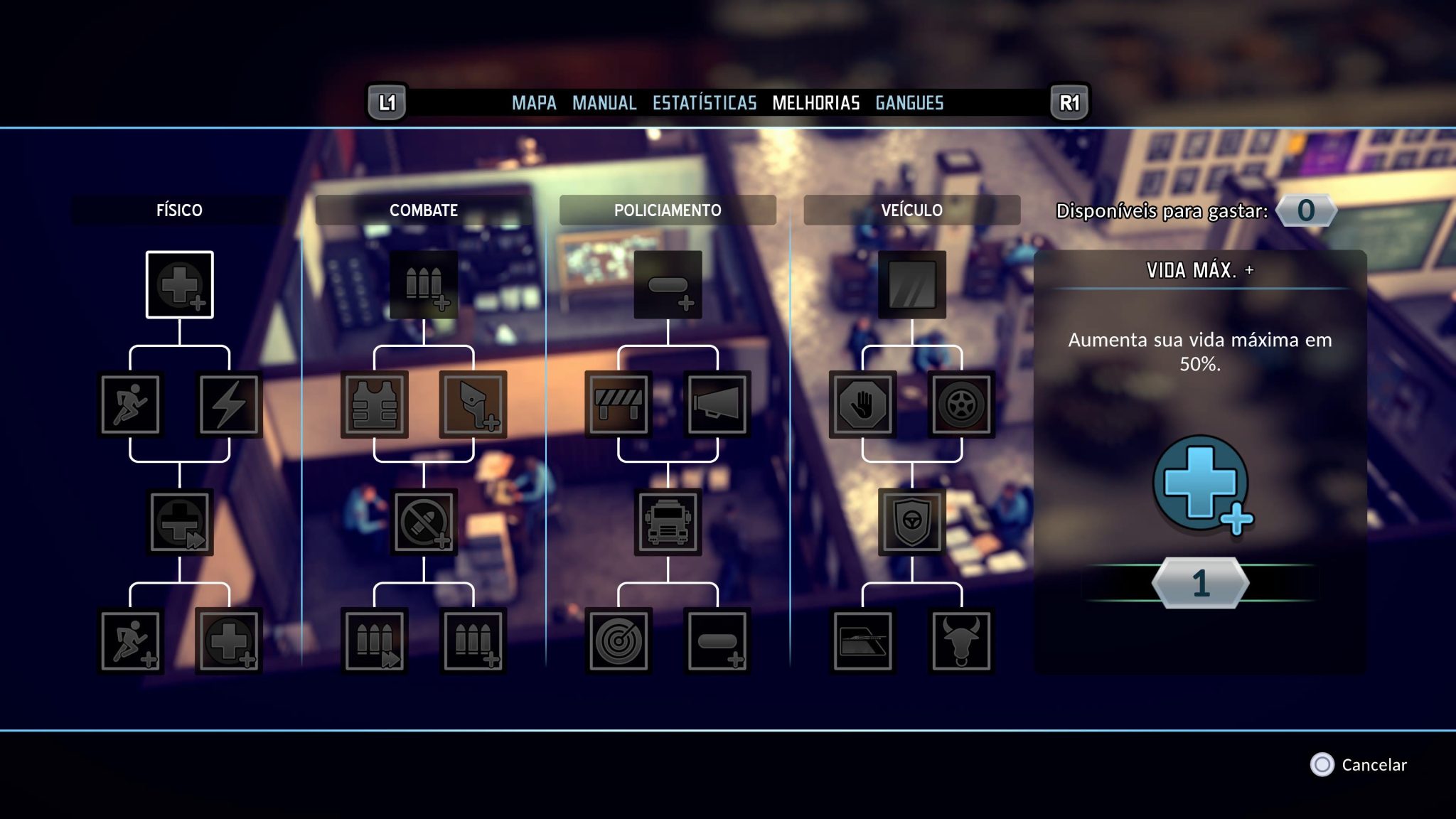Select the radar skill in Policiamento
Viewport: 1456px width, 819px height.
point(621,640)
